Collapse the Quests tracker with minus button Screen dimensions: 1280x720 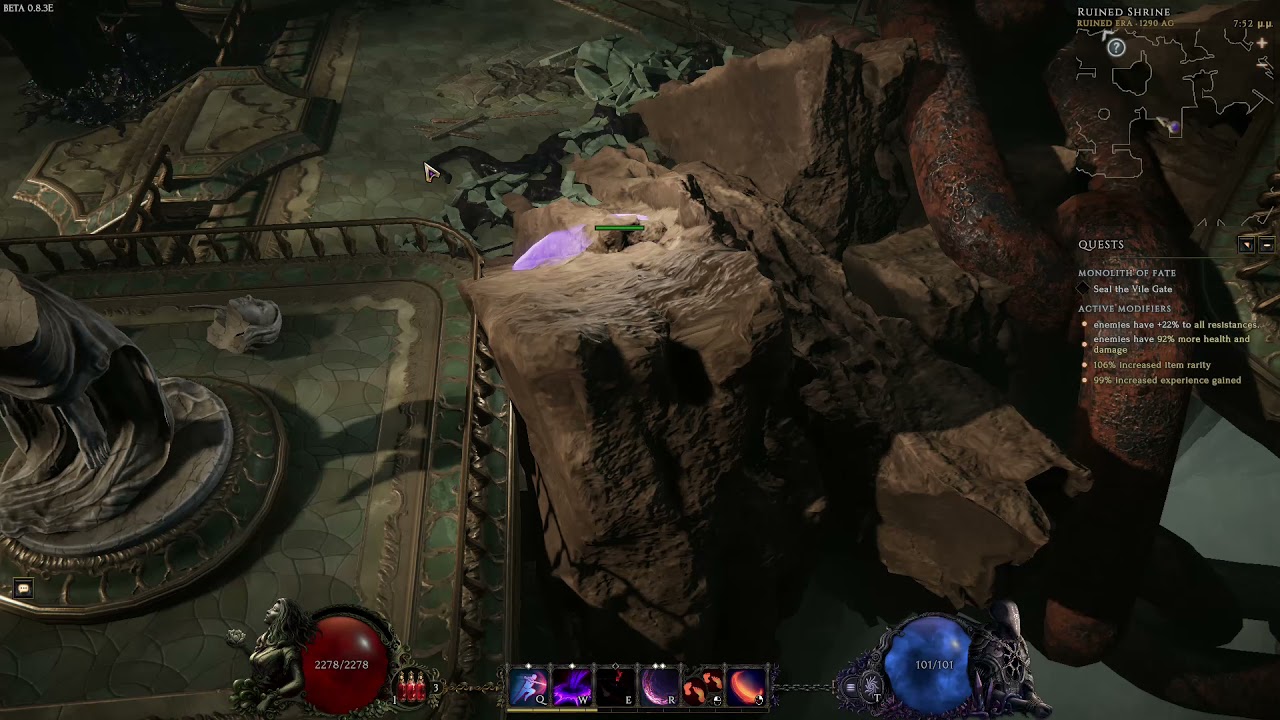click(1266, 245)
